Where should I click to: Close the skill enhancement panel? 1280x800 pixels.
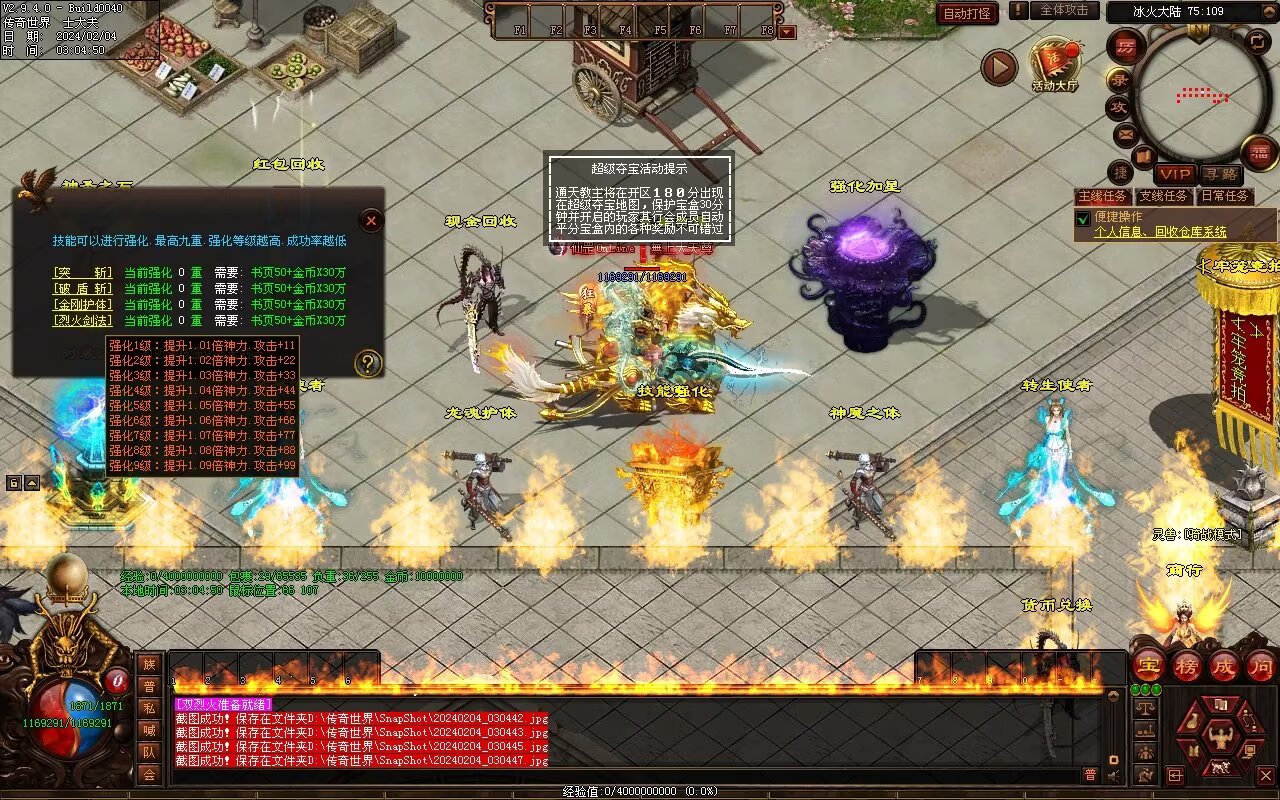pyautogui.click(x=371, y=220)
